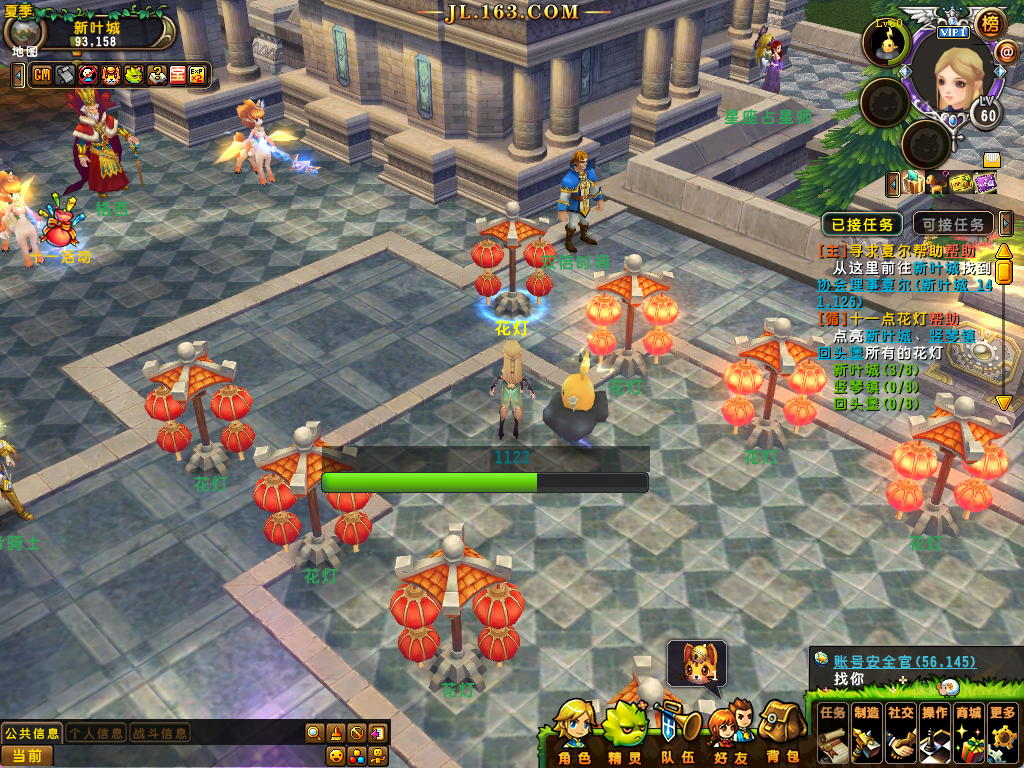This screenshot has width=1024, height=768.
Task: Select the 公共信息 chat tab
Action: pos(31,733)
